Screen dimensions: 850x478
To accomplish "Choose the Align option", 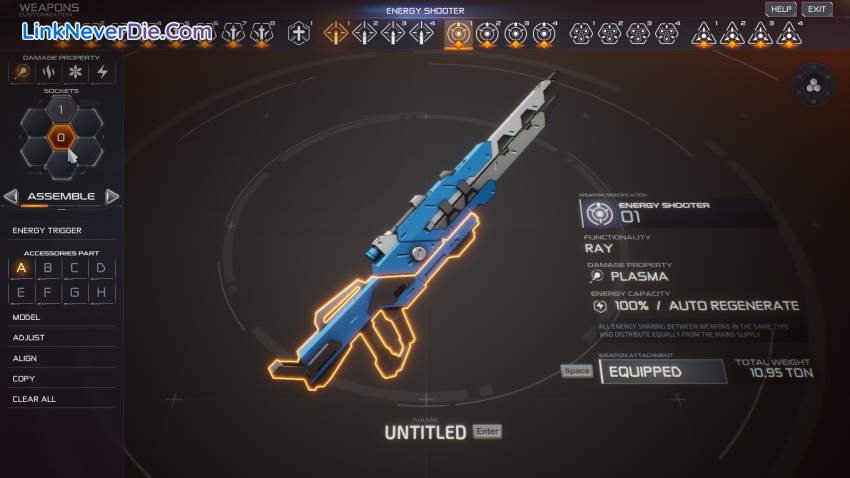I will [25, 358].
